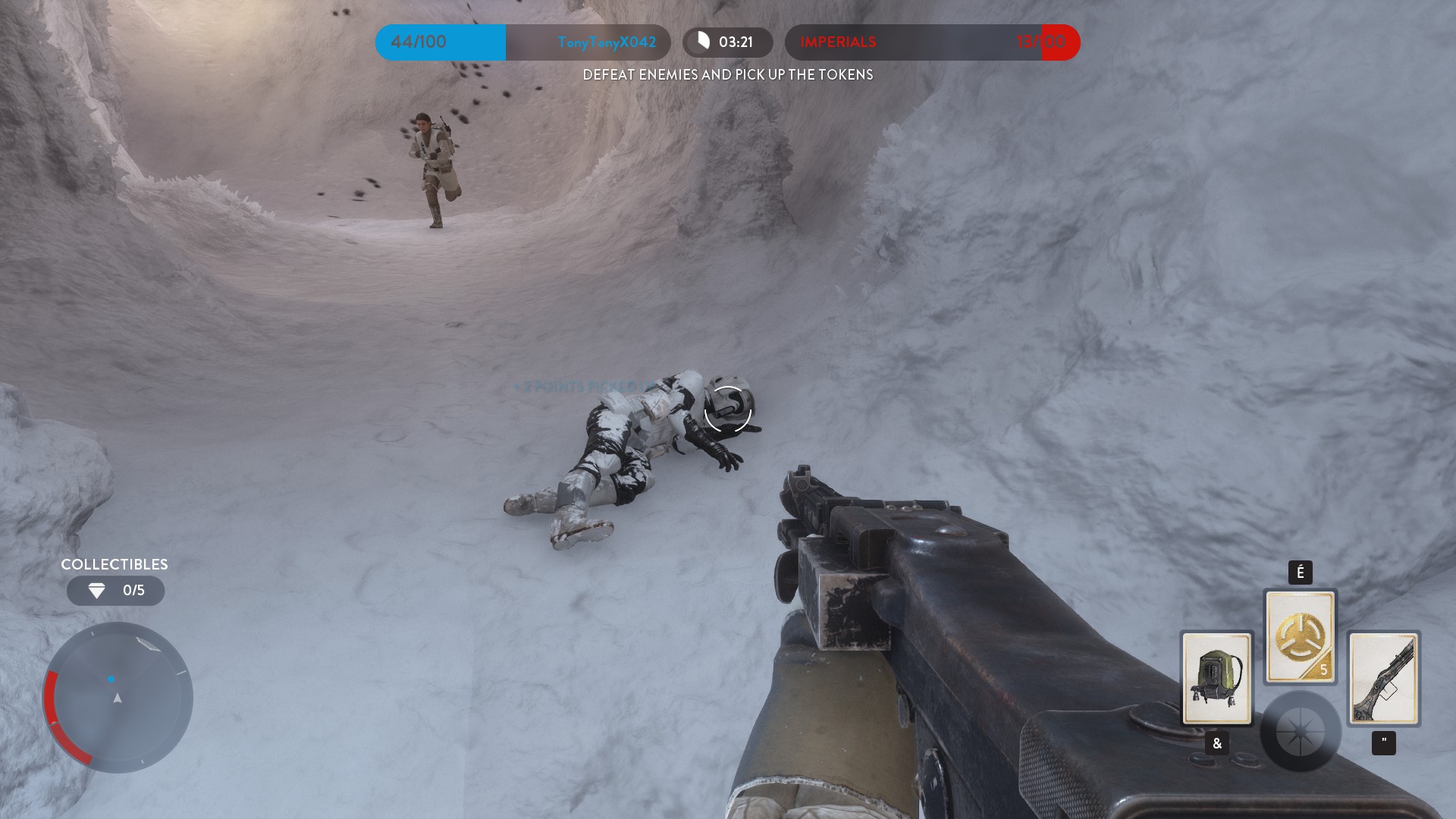Select the rifle star card
Screen dimensions: 1456x819
1383,678
